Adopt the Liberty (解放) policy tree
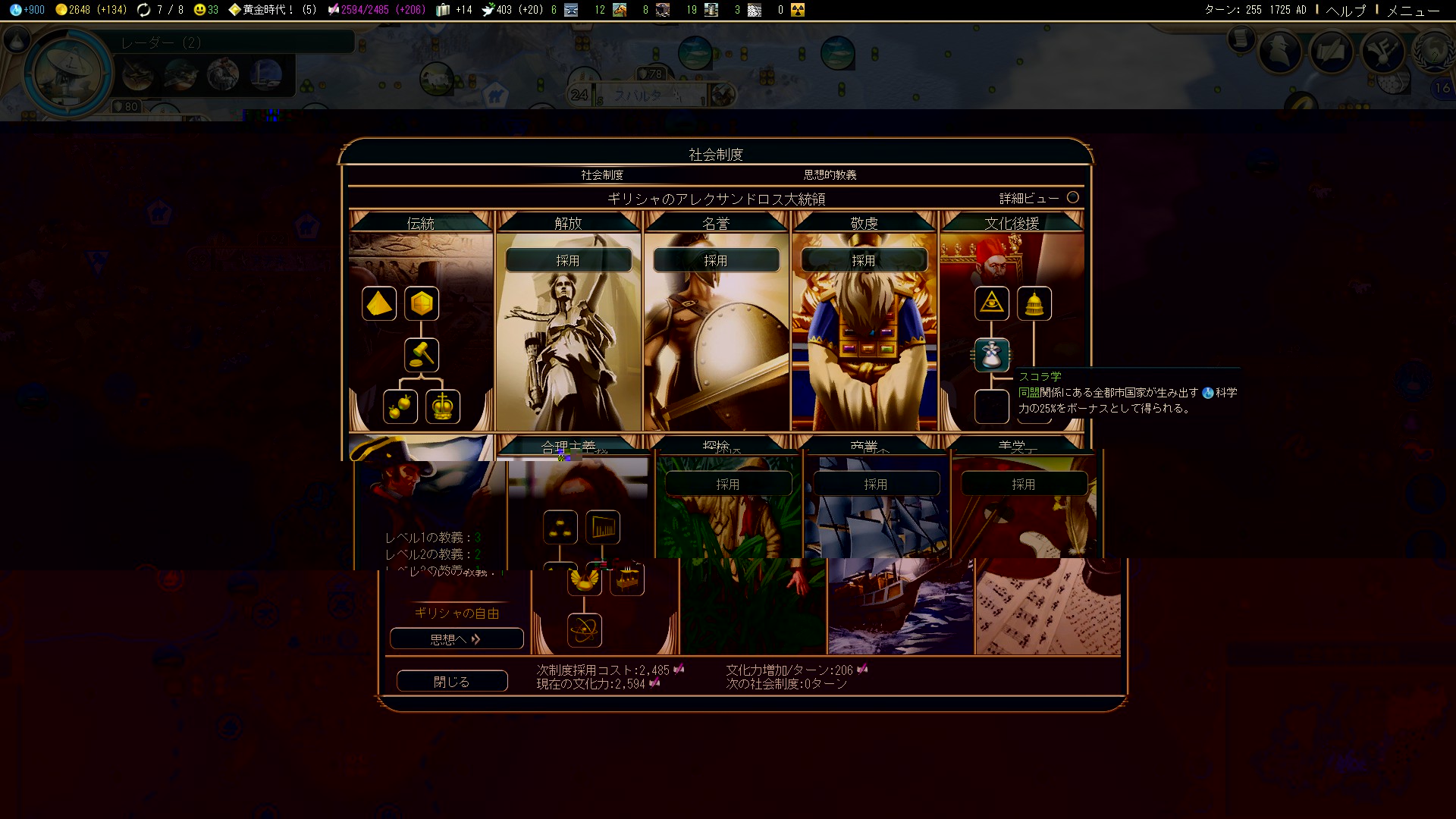The image size is (1456, 819). [x=568, y=260]
